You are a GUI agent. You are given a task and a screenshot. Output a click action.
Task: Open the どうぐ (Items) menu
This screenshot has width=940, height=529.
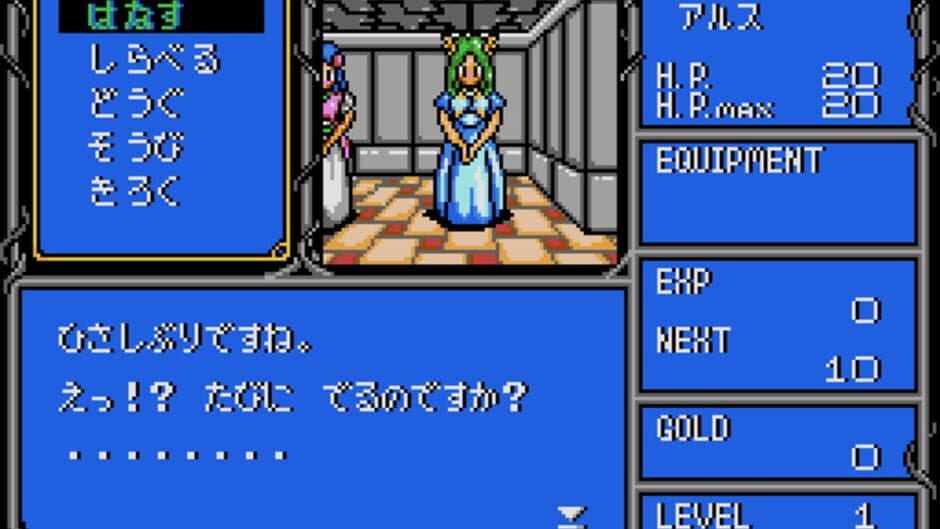136,104
